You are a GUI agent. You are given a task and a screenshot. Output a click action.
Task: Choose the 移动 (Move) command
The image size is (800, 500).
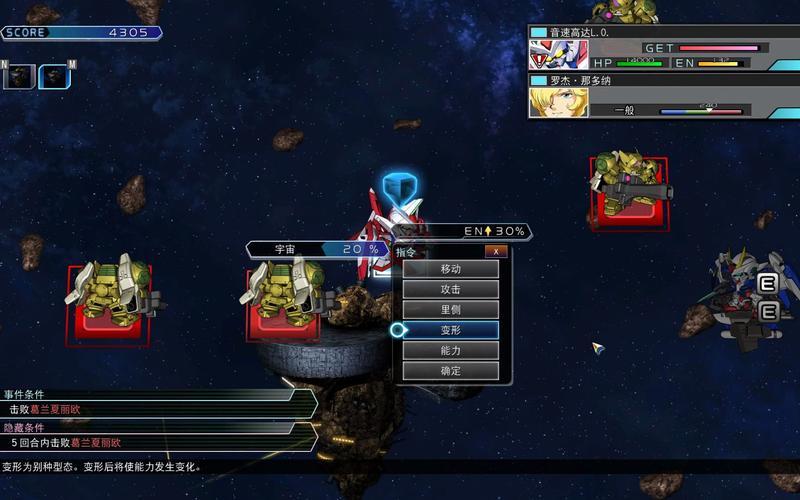point(450,269)
